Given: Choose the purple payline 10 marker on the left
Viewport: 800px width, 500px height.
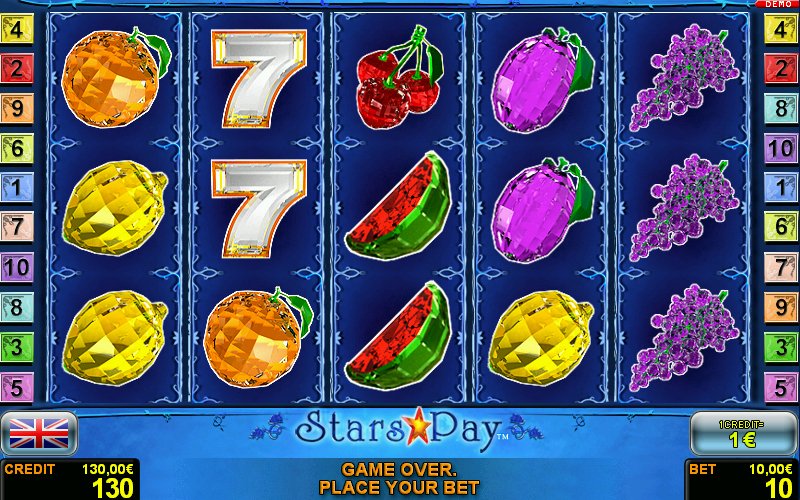Looking at the screenshot, I should [16, 266].
